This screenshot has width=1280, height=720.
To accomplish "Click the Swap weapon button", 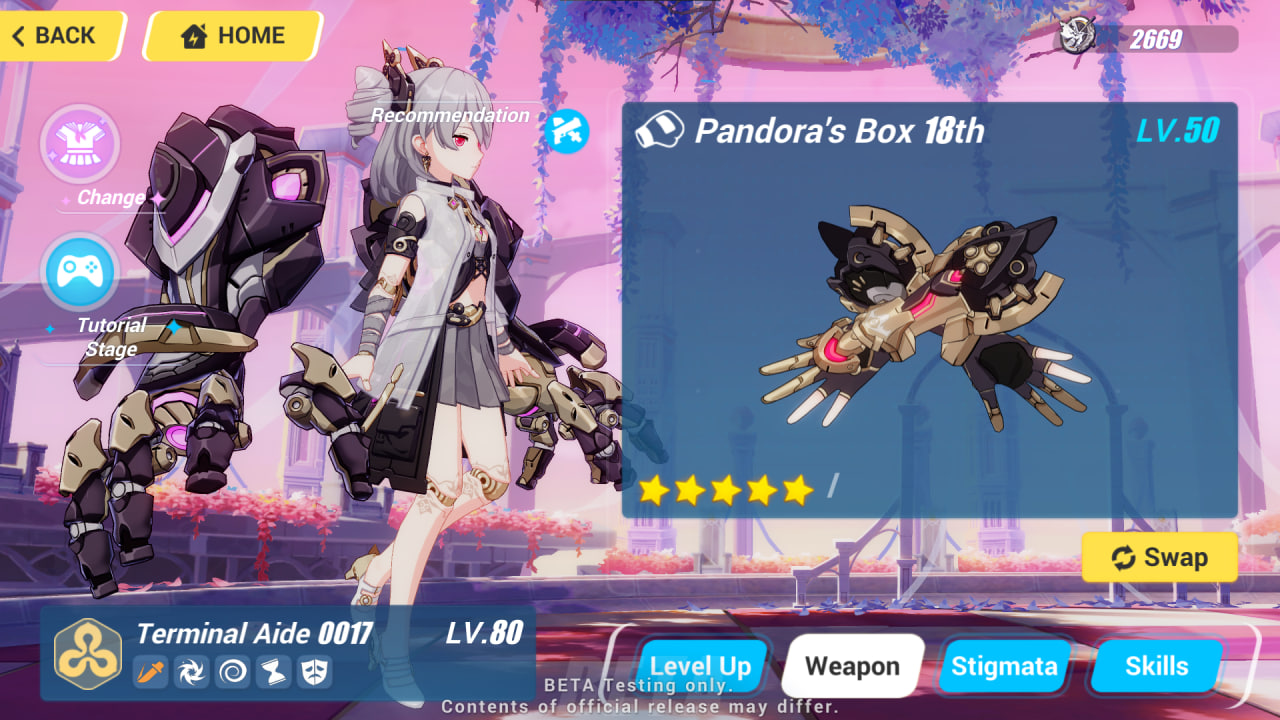I will pyautogui.click(x=1159, y=557).
